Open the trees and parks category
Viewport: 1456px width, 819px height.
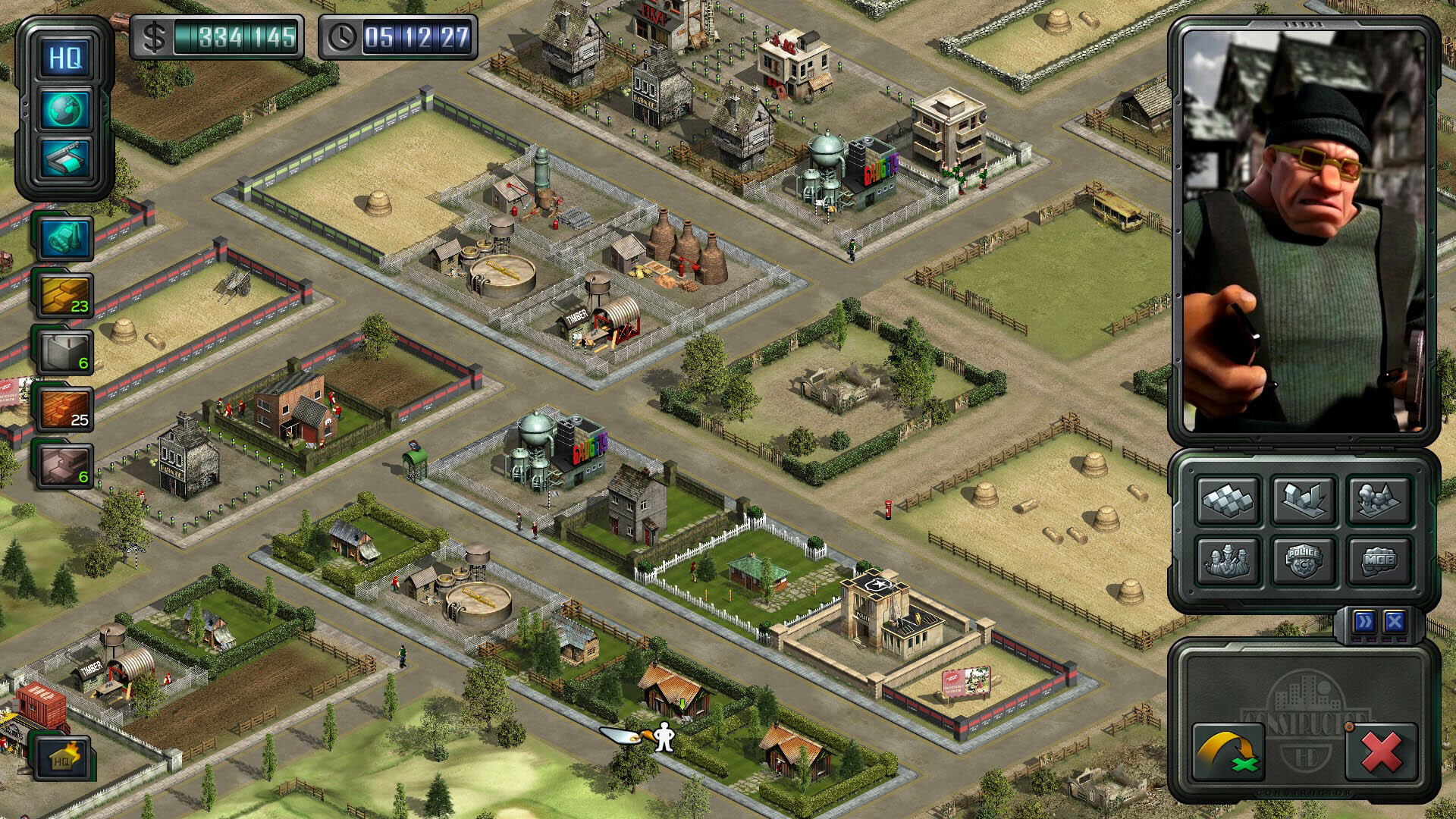1379,500
